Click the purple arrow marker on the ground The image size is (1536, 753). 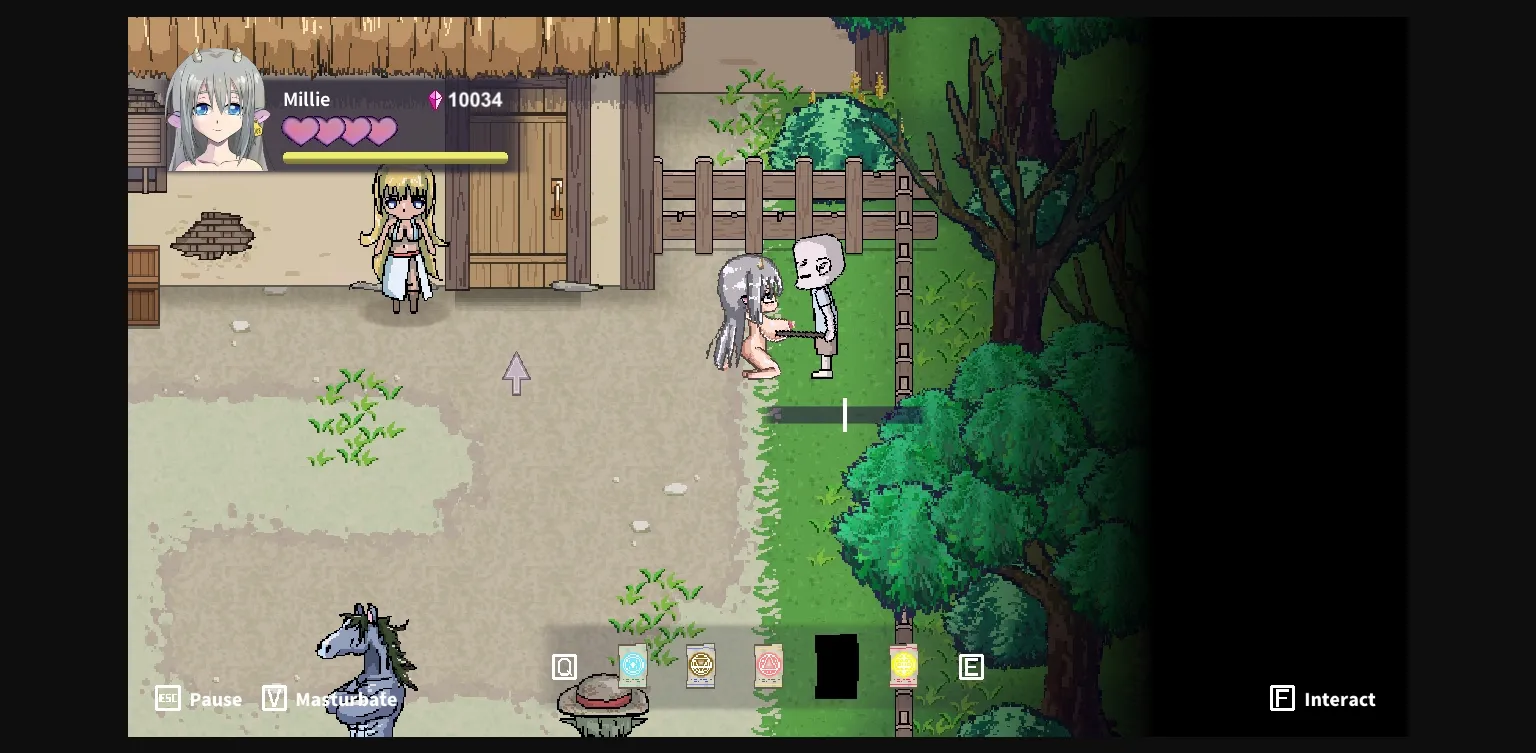(516, 373)
